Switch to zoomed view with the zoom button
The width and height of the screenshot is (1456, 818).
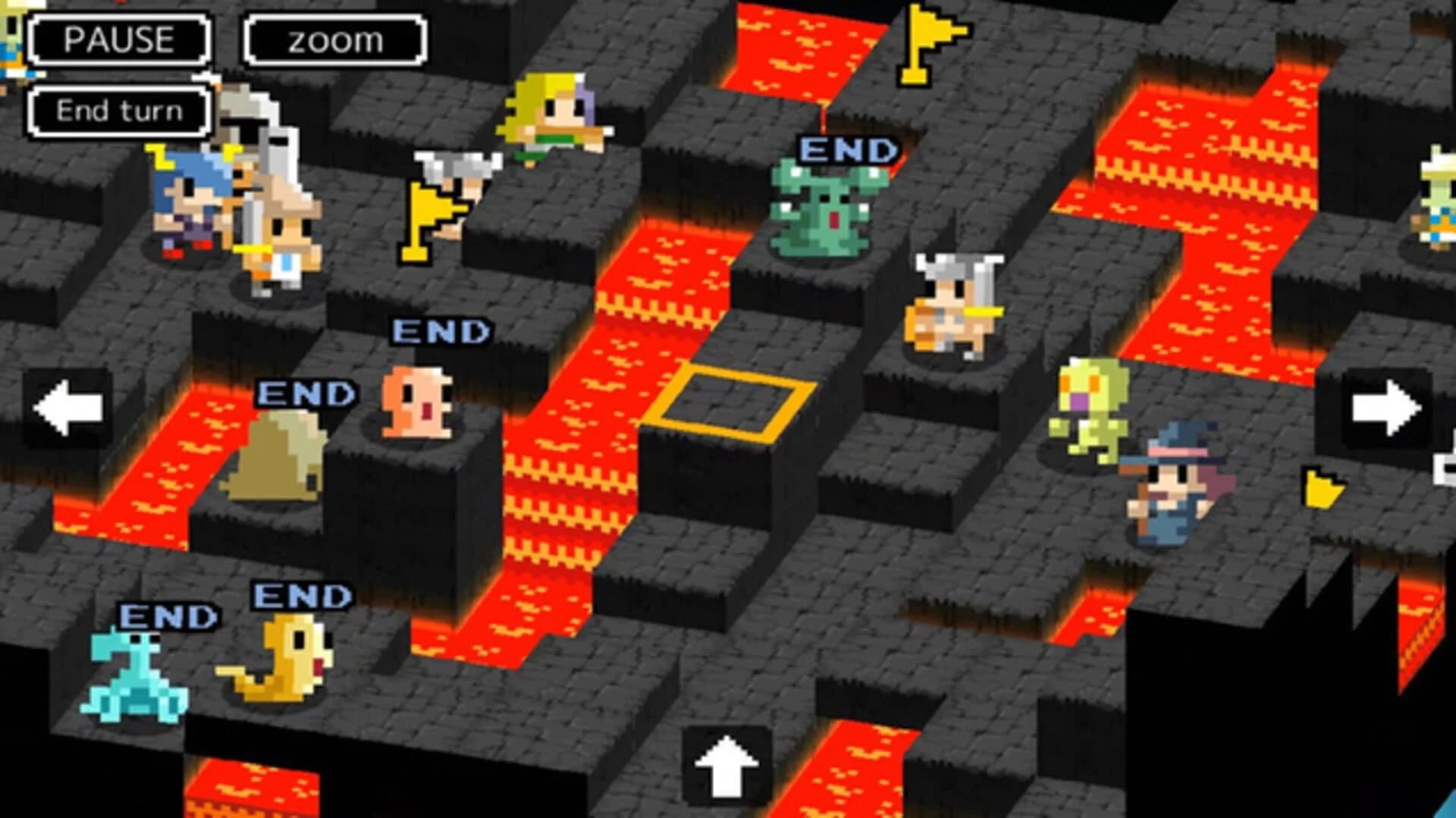click(x=331, y=39)
